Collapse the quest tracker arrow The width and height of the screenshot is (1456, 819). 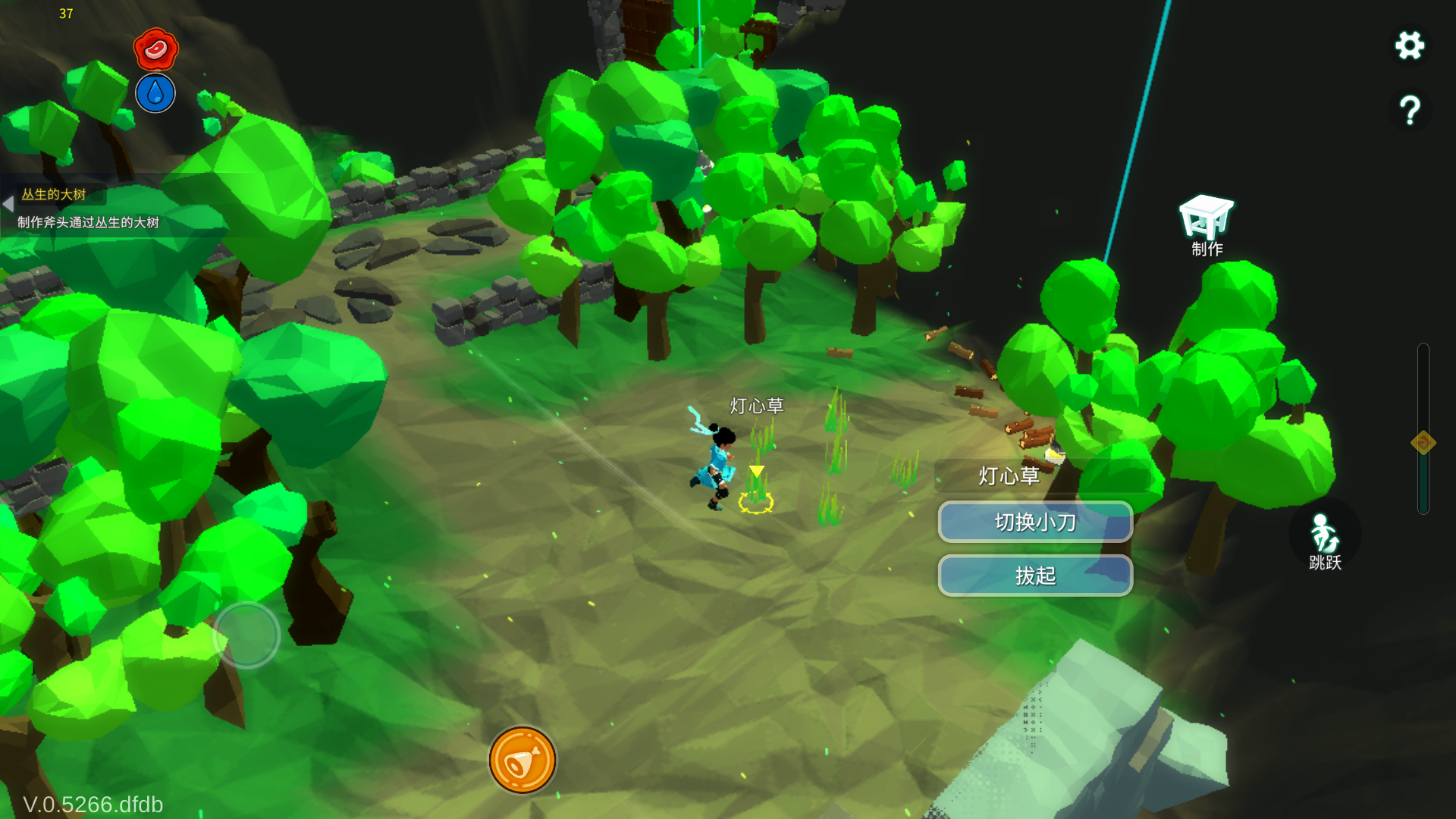pyautogui.click(x=8, y=204)
